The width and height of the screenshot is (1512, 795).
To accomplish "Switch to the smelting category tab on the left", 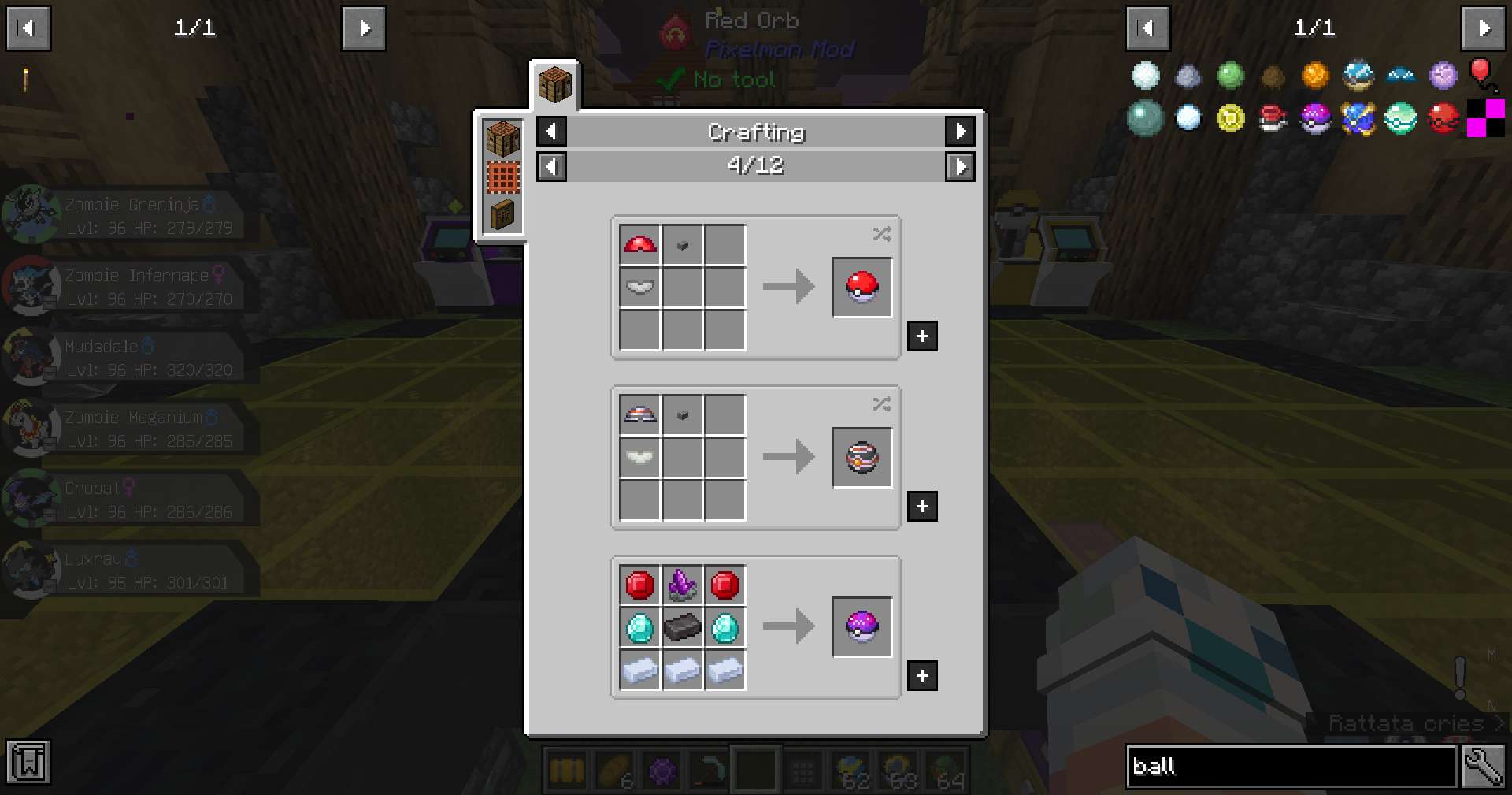I will pyautogui.click(x=502, y=177).
